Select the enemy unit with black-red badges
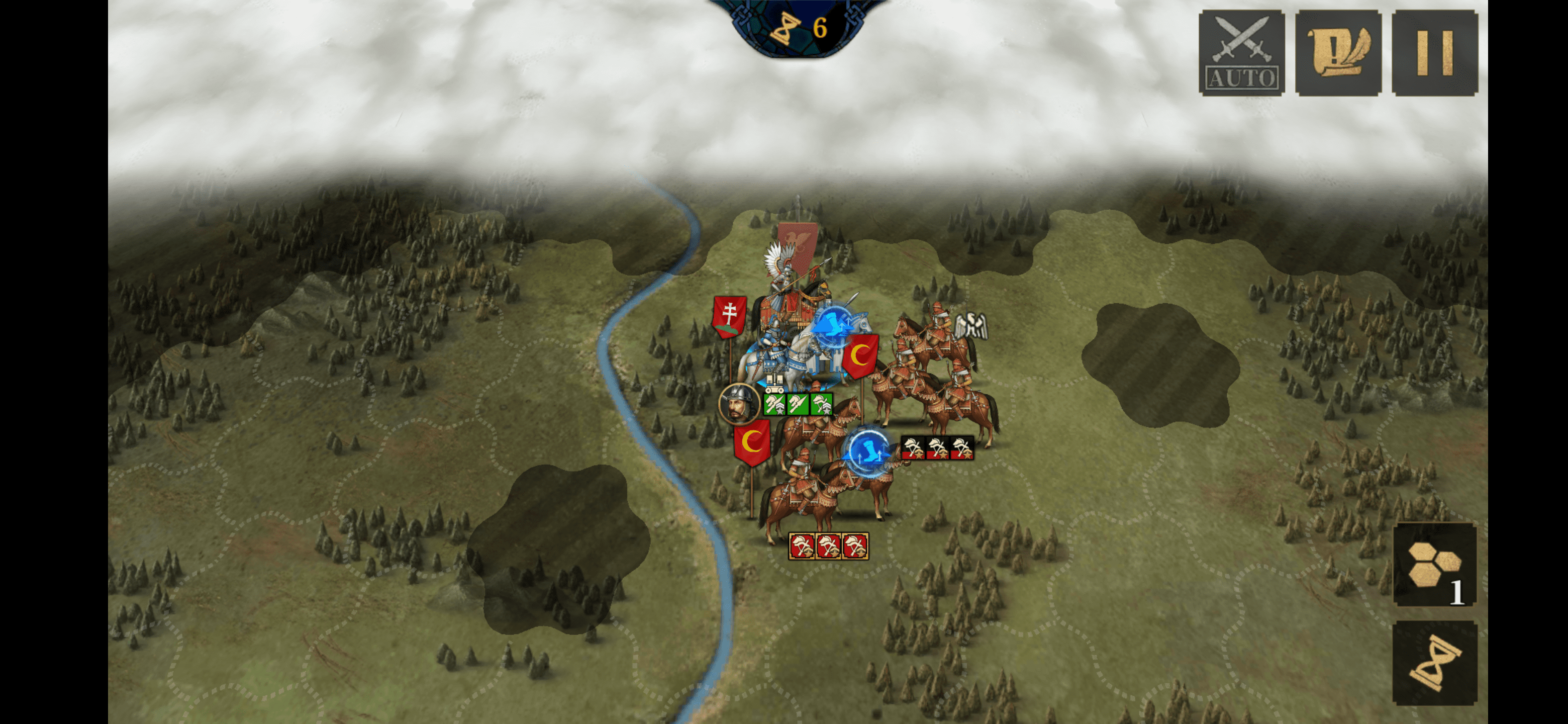This screenshot has height=724, width=1568. [937, 448]
